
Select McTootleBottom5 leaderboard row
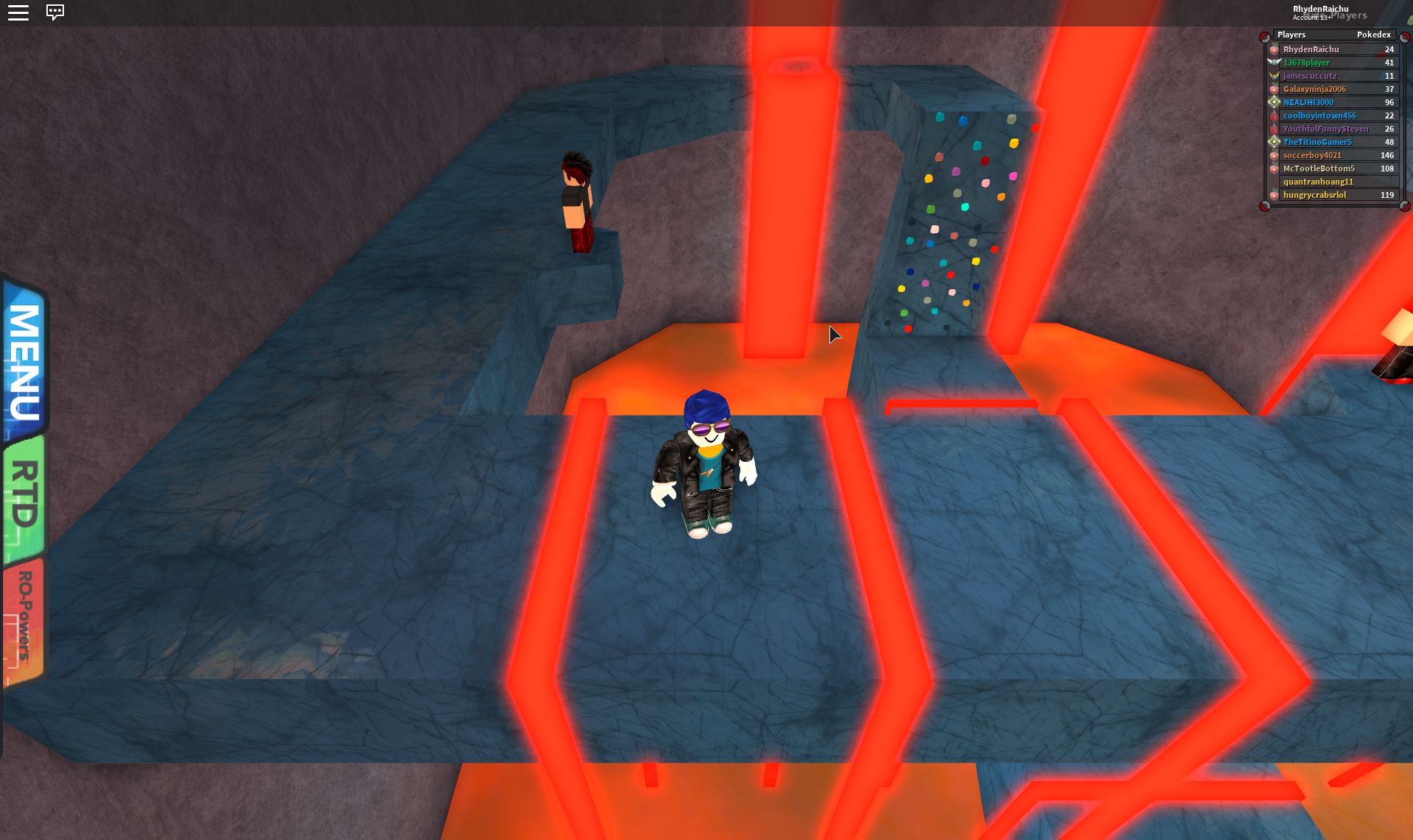[x=1319, y=168]
